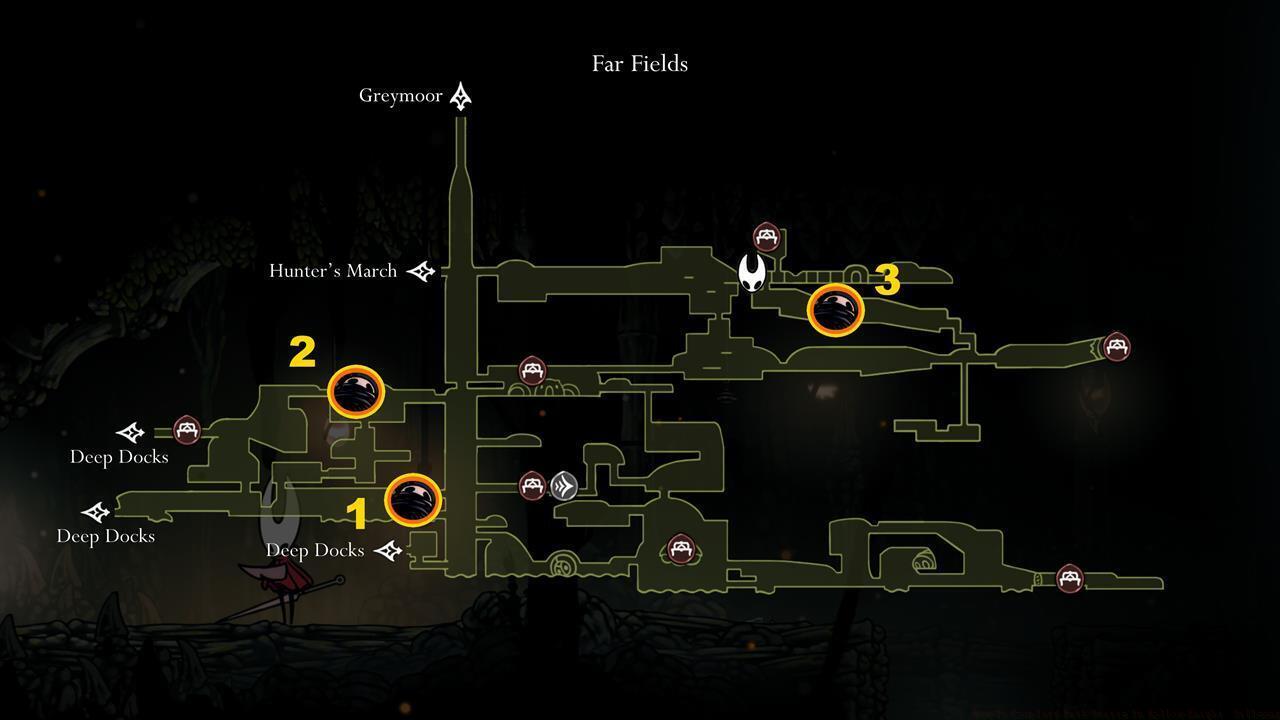The width and height of the screenshot is (1280, 720).
Task: Click the bench icon left of Deep Docks label
Action: [x=186, y=431]
